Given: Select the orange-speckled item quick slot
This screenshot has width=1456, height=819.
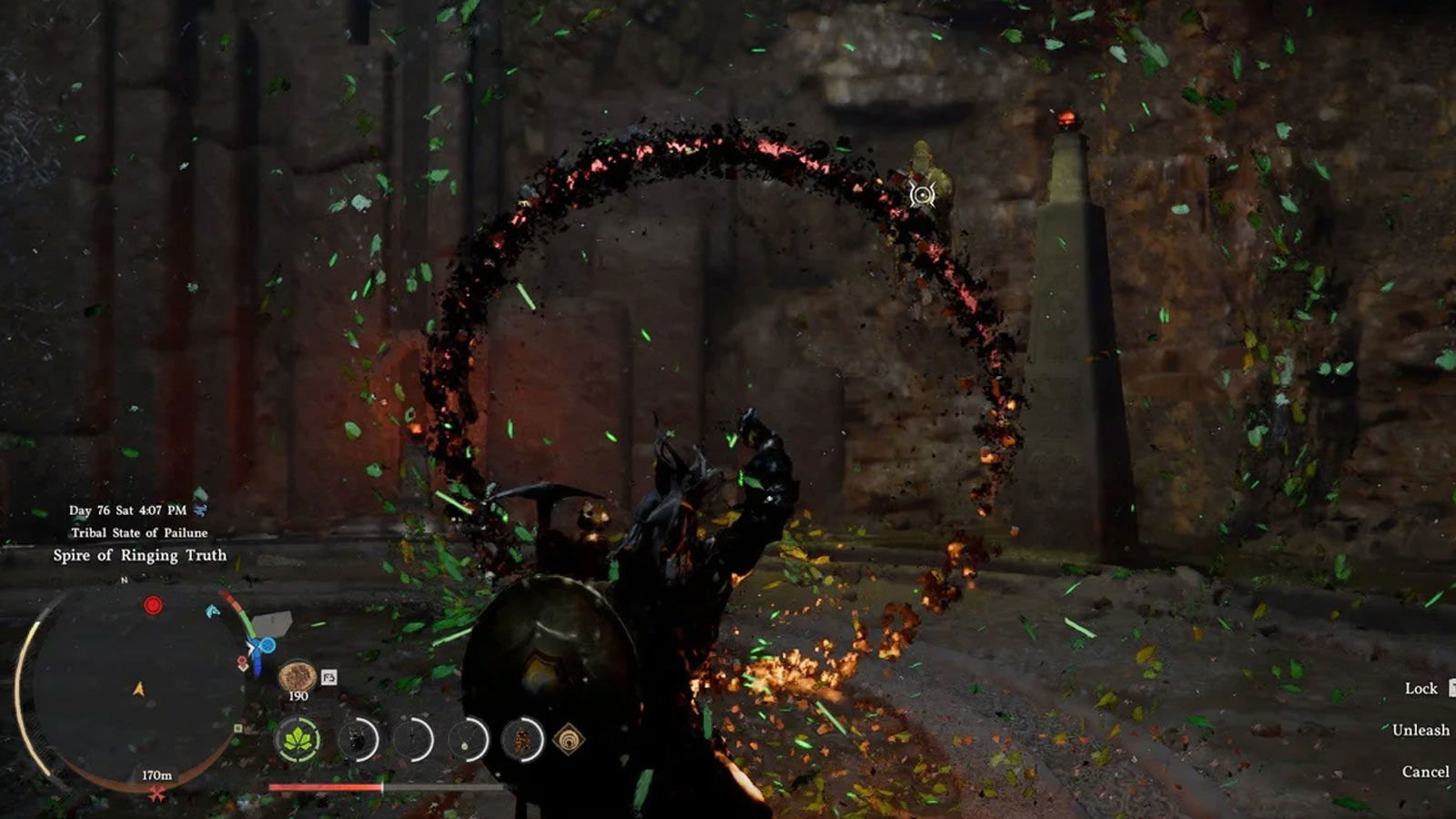Looking at the screenshot, I should (x=523, y=739).
